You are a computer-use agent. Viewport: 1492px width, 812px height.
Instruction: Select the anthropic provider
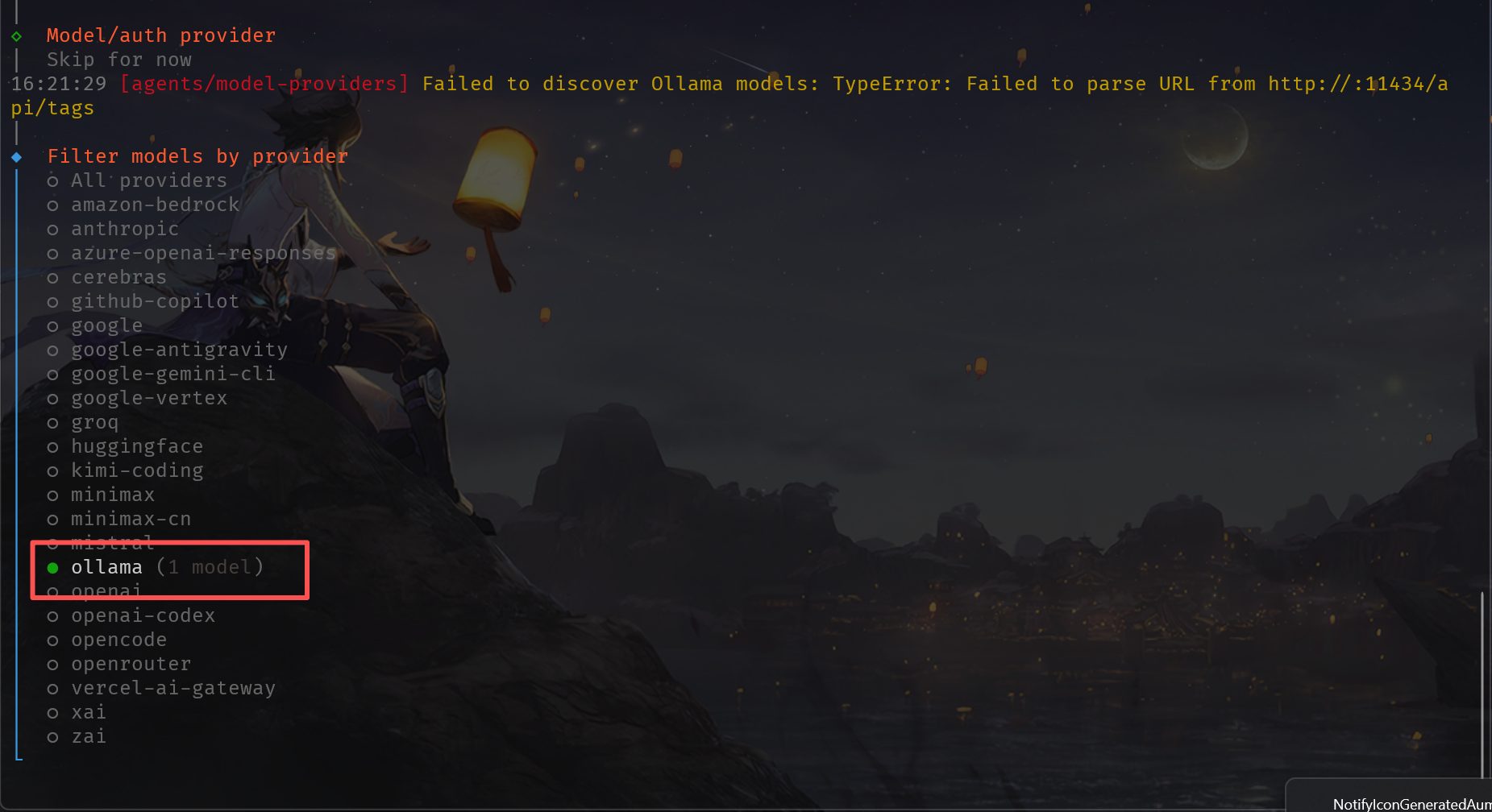pos(125,229)
